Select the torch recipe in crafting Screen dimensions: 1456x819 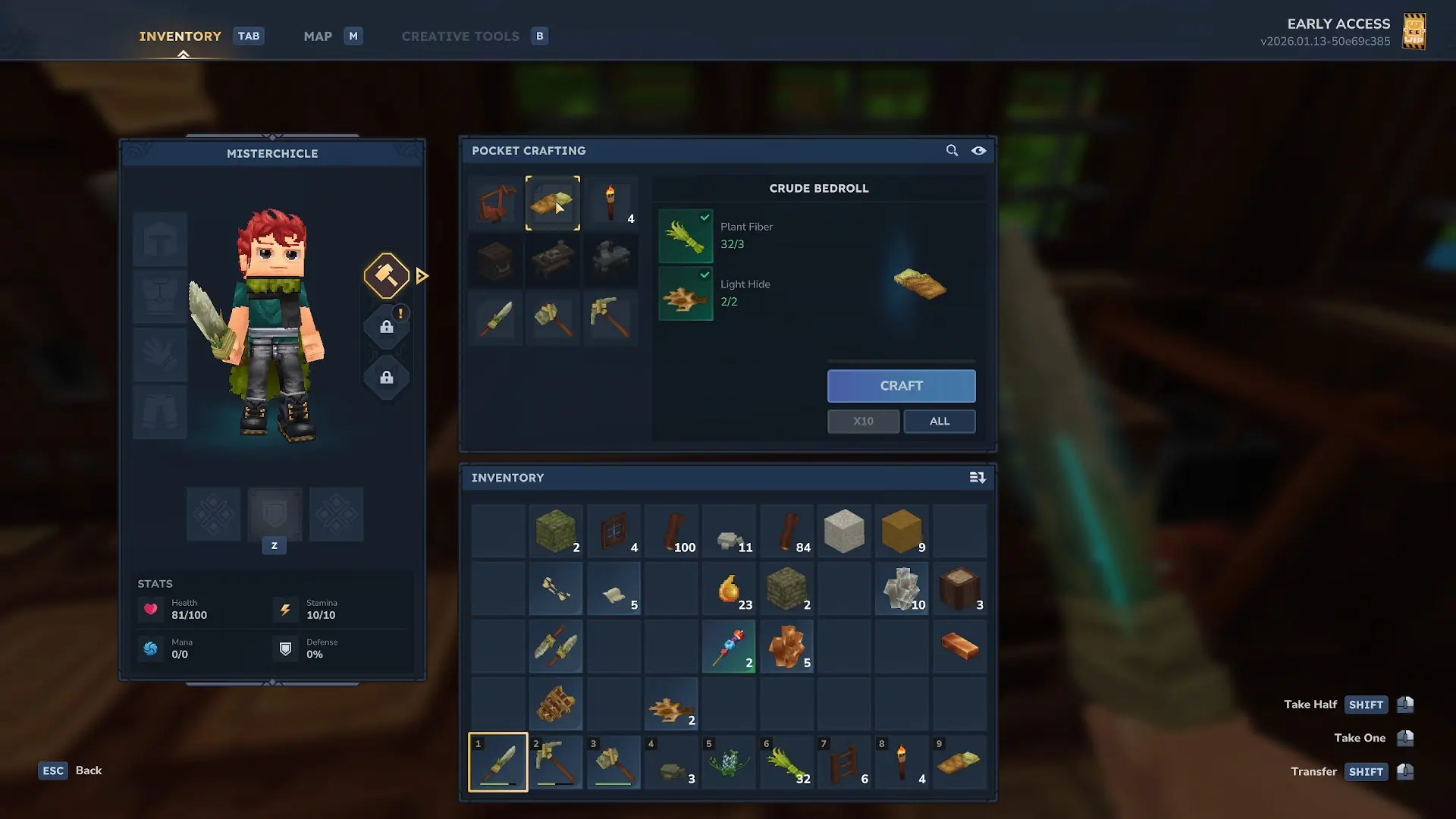[x=610, y=203]
